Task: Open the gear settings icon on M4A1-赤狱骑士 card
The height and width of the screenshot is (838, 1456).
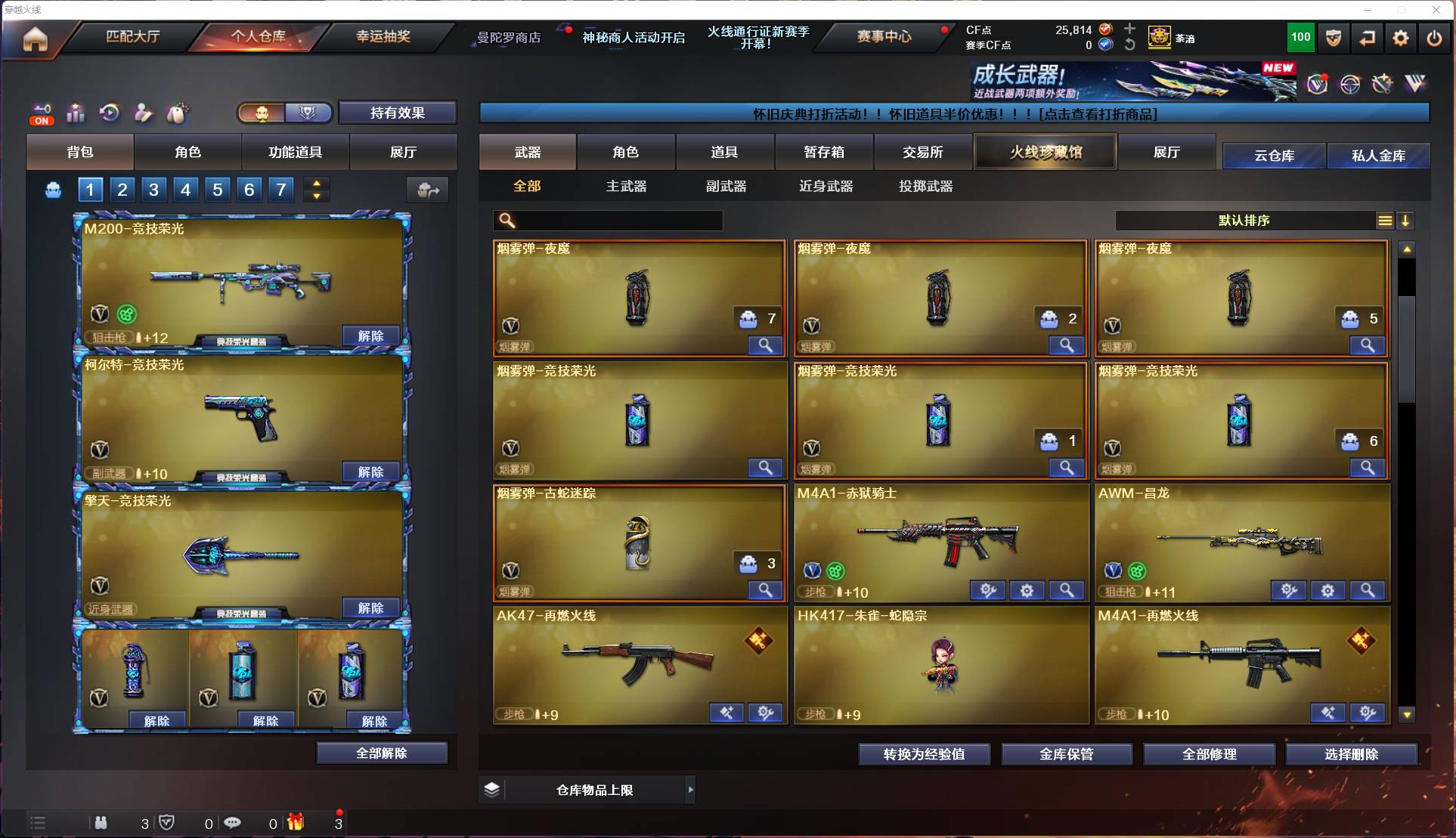Action: pos(1027,590)
